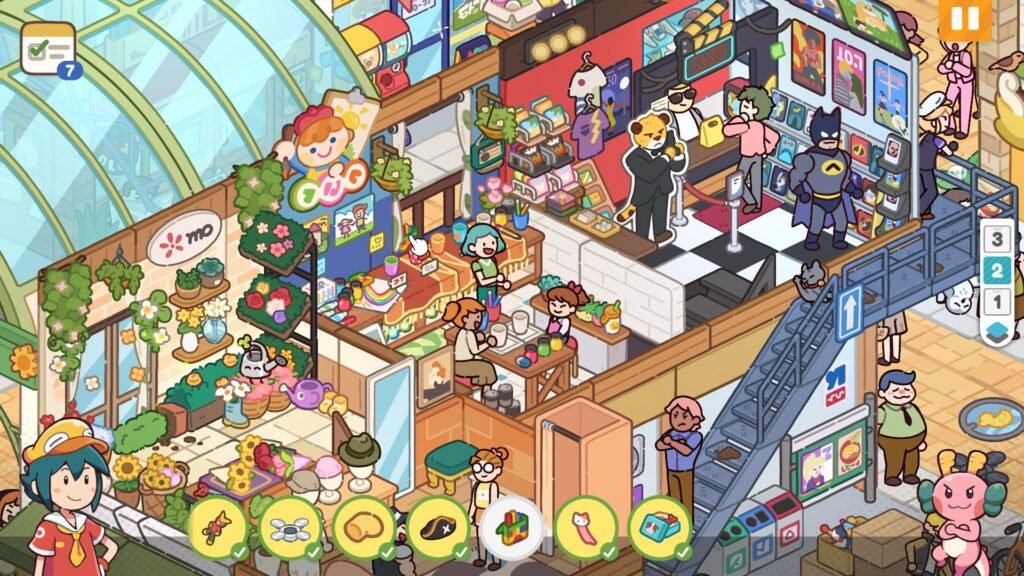
Task: Open the task checklist with 7 badge
Action: tap(48, 47)
